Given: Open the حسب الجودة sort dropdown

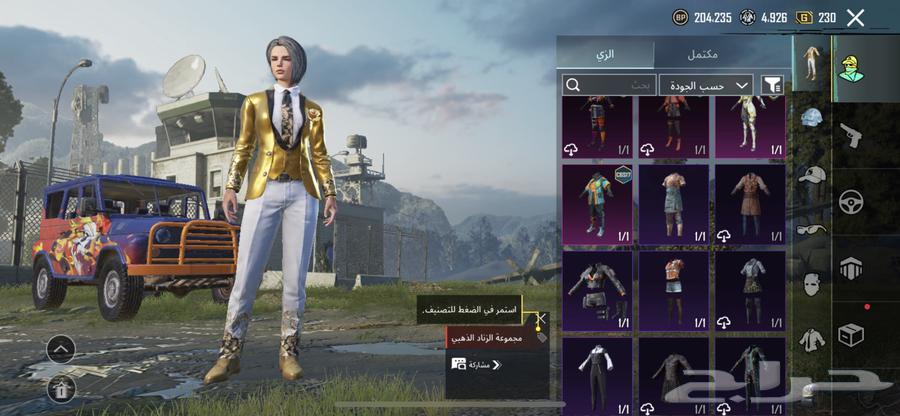Looking at the screenshot, I should pyautogui.click(x=706, y=85).
